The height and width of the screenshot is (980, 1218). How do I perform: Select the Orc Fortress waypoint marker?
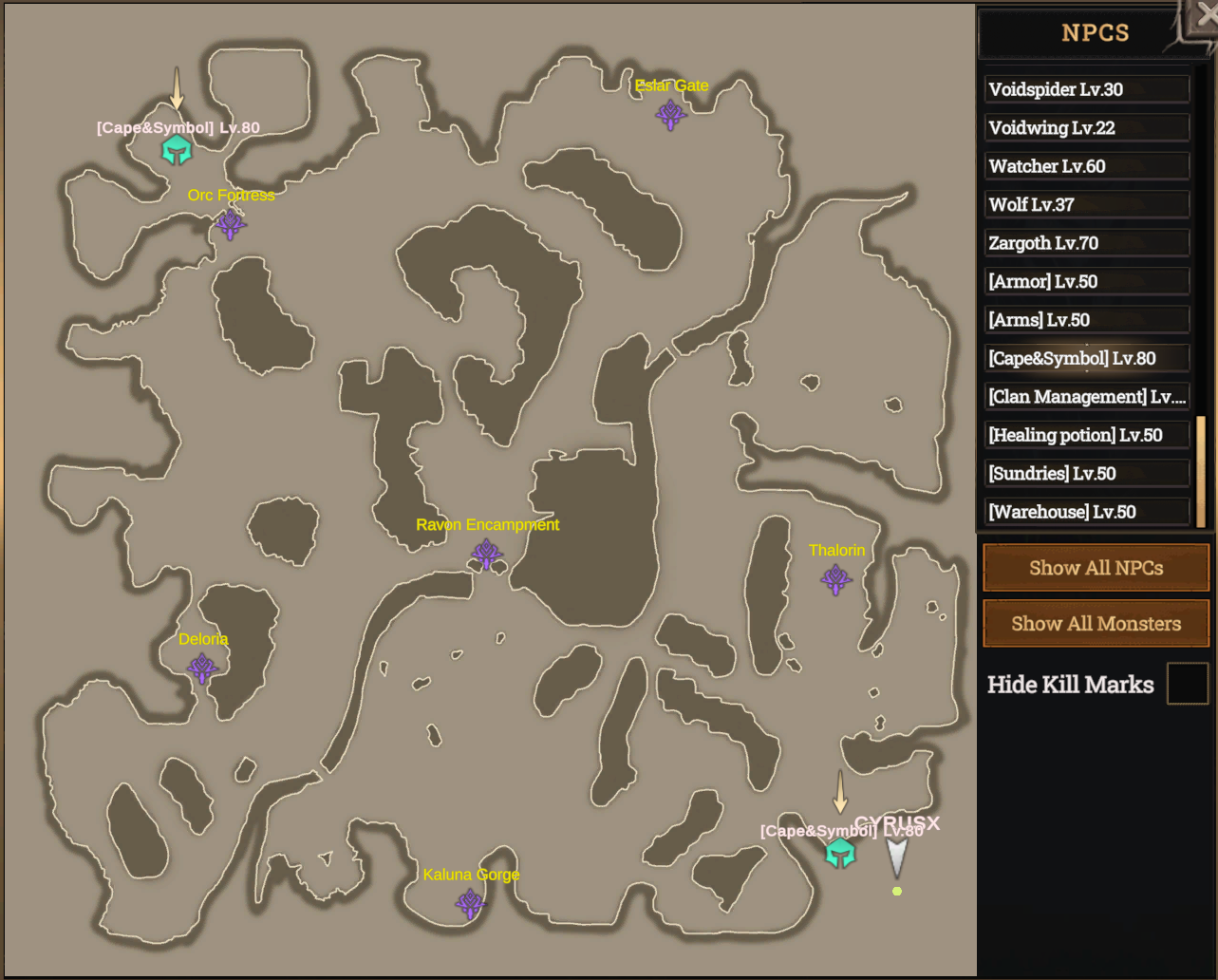[230, 224]
